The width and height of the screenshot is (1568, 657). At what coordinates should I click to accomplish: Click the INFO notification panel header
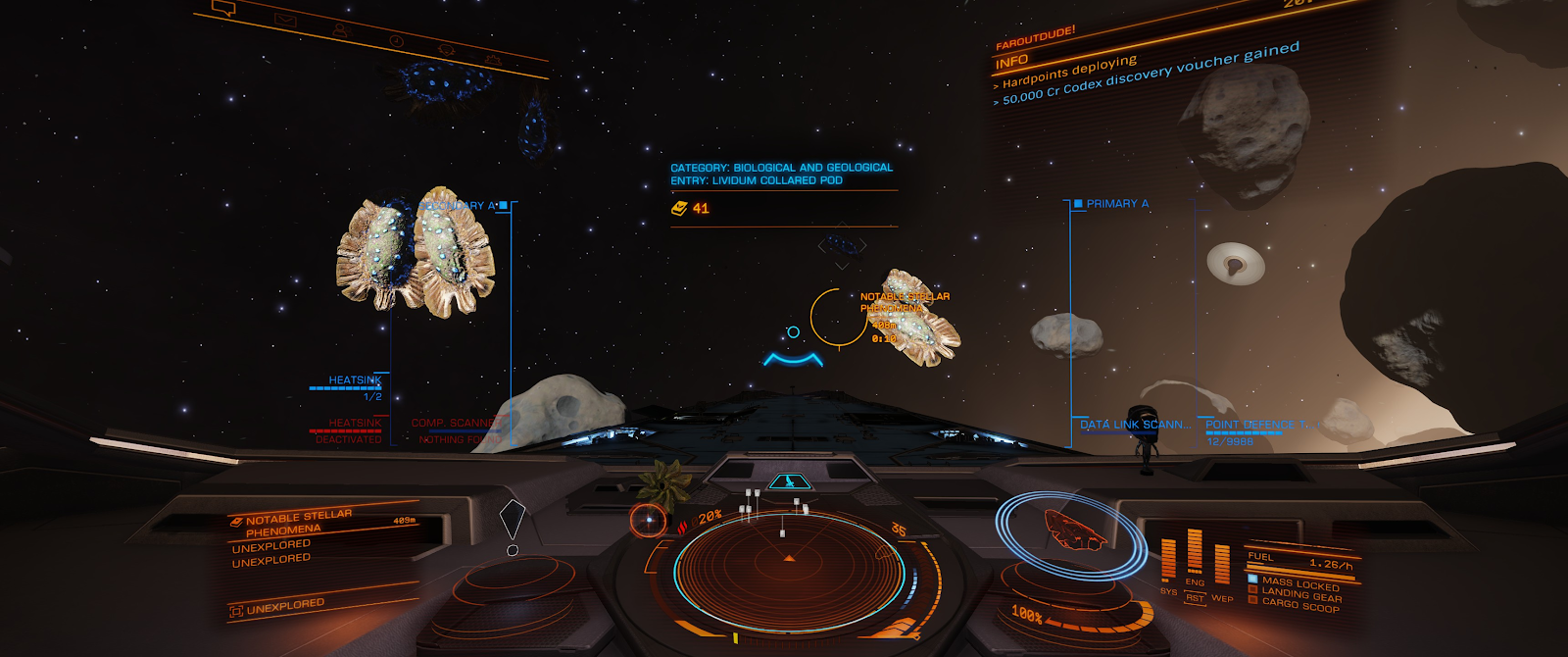1011,63
